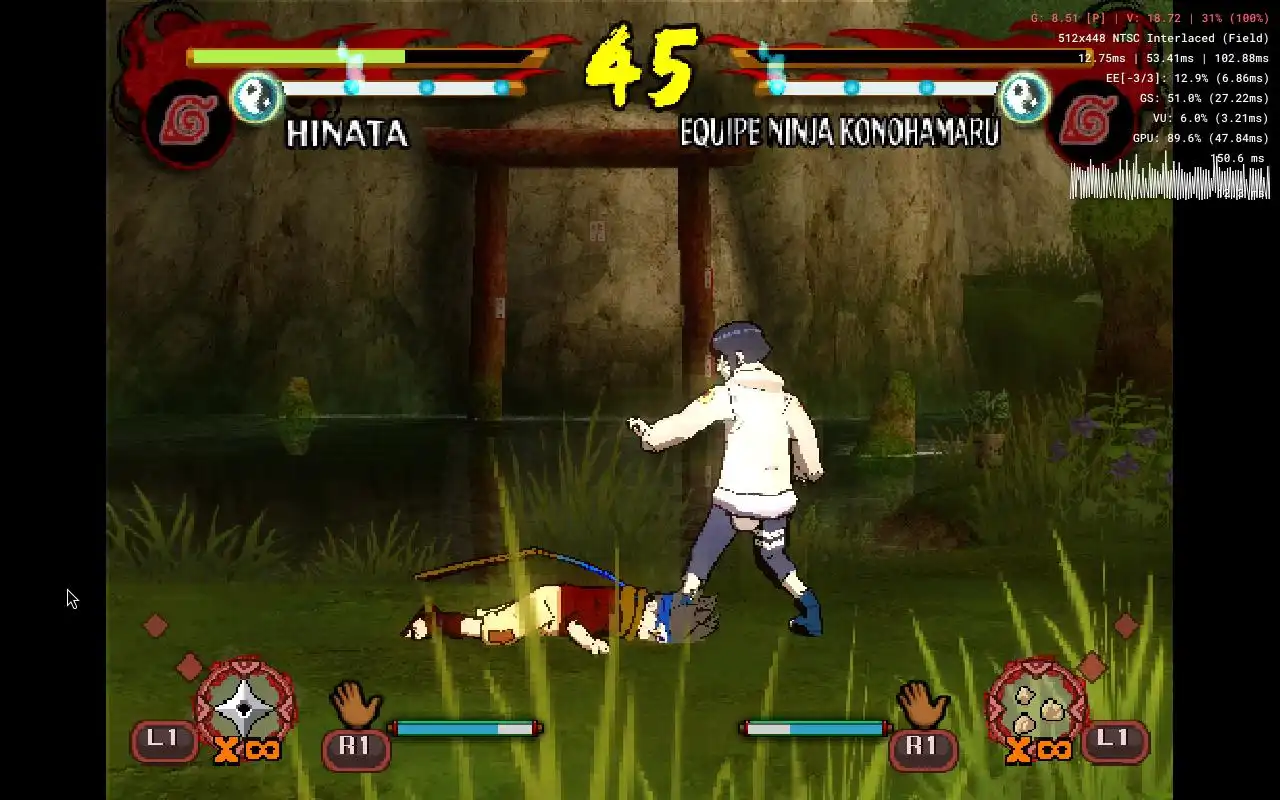
Task: Click the opponent's yin-yang chakra icon
Action: (x=1024, y=97)
